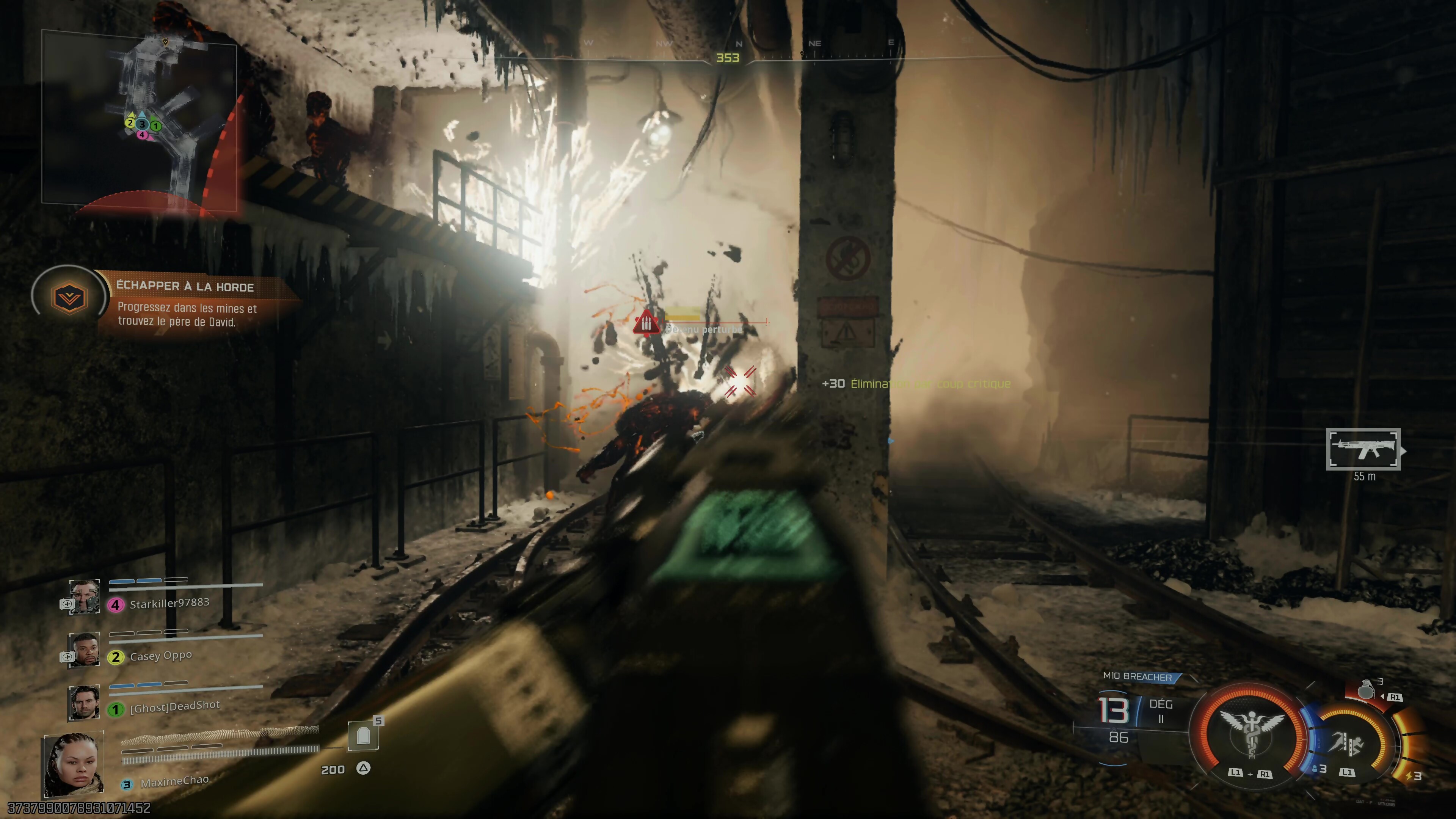Viewport: 1456px width, 819px height.
Task: Click the weapon pickup marker at 55 m
Action: 1363,449
